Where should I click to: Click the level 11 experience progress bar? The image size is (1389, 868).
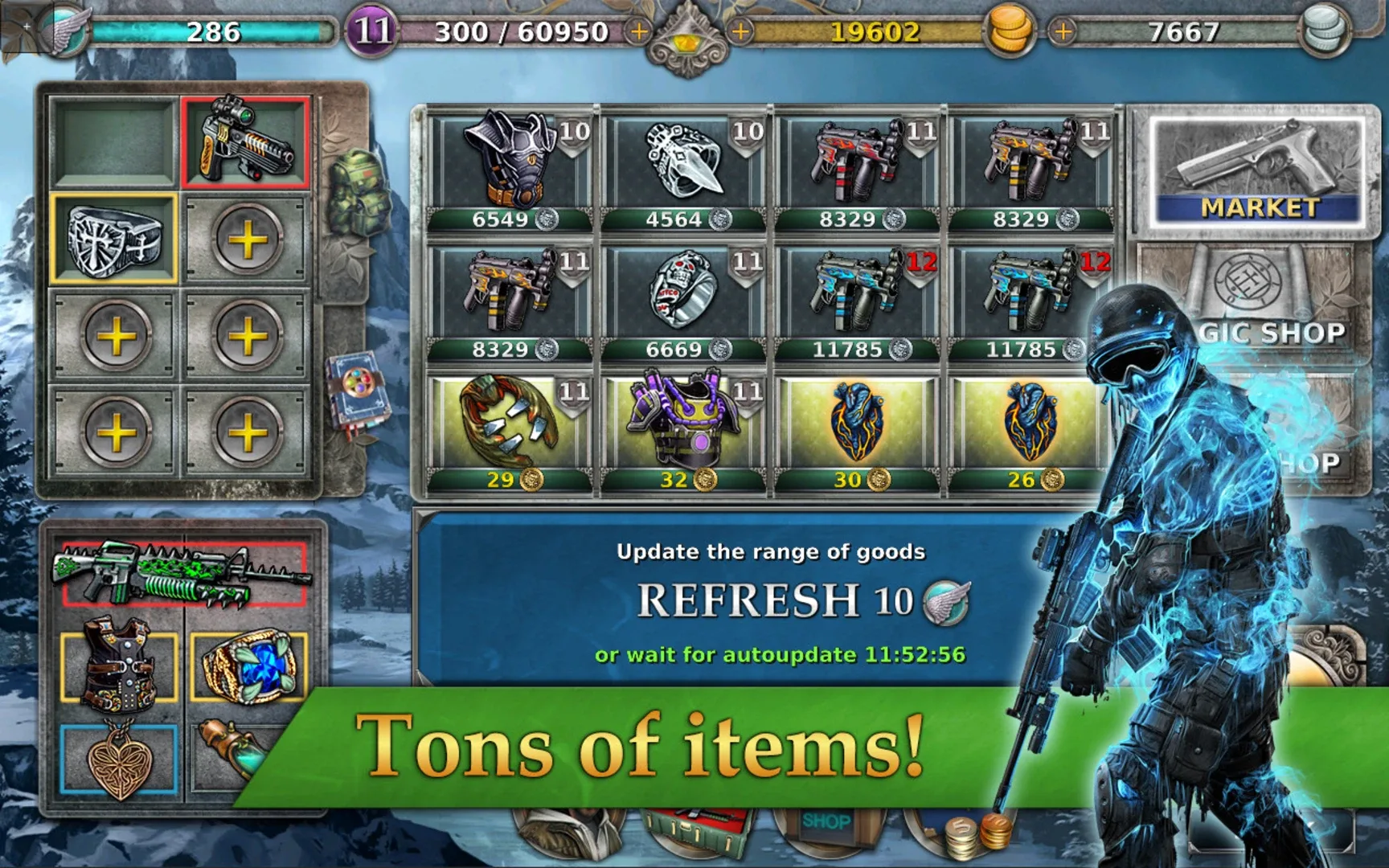click(518, 32)
